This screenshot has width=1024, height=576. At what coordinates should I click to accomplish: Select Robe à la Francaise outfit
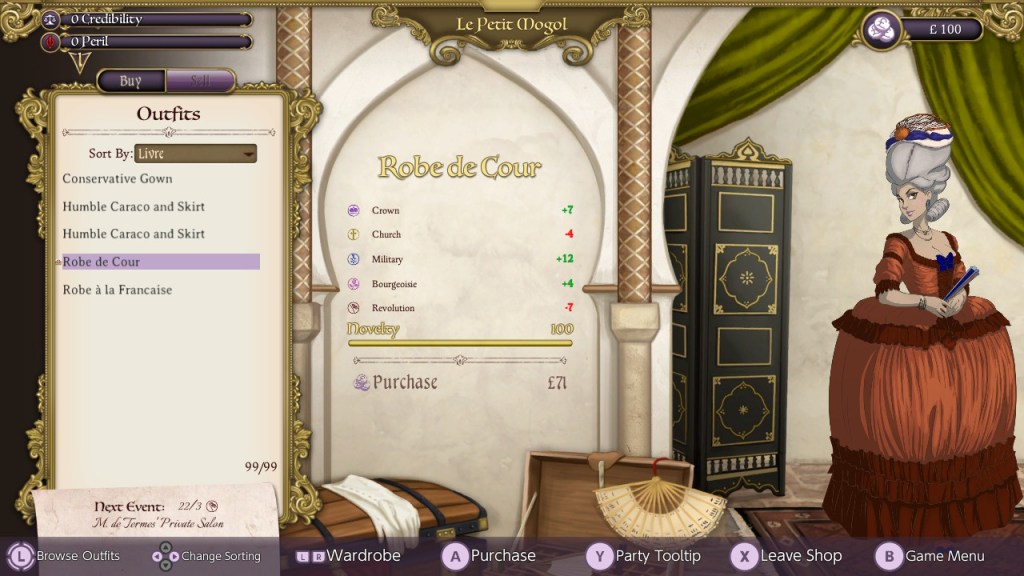click(118, 290)
